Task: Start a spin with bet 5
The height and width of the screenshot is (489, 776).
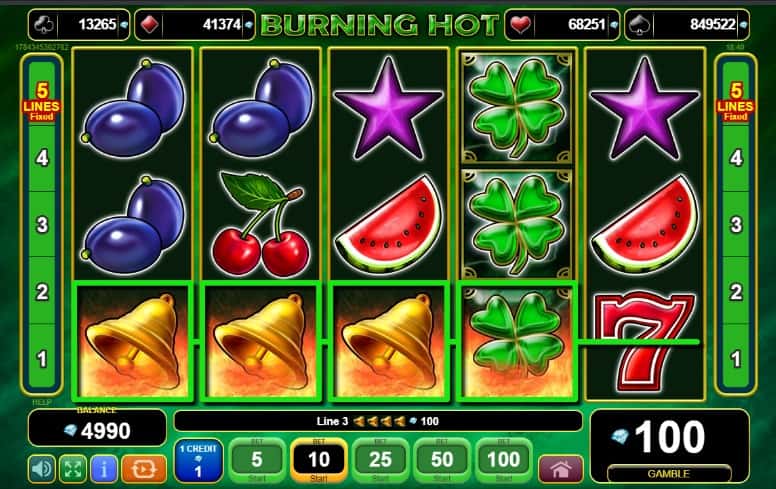Action: coord(257,460)
